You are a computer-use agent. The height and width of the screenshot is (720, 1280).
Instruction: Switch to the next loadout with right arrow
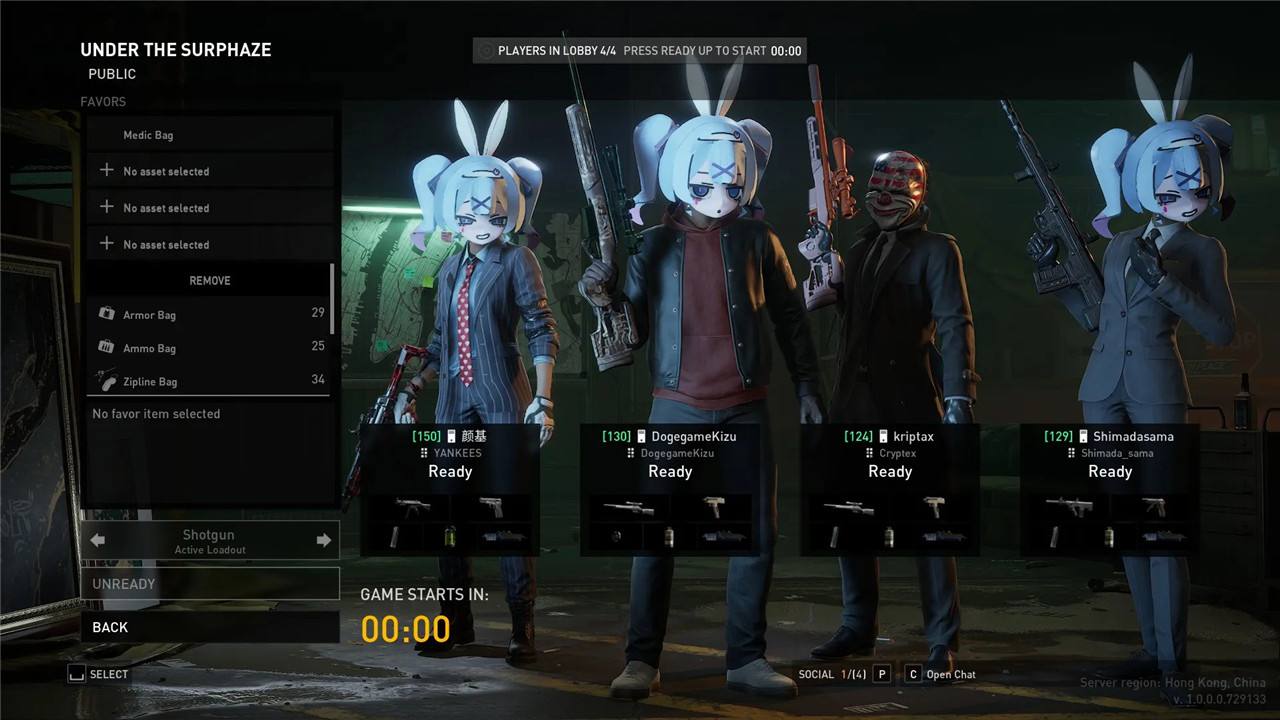tap(323, 541)
